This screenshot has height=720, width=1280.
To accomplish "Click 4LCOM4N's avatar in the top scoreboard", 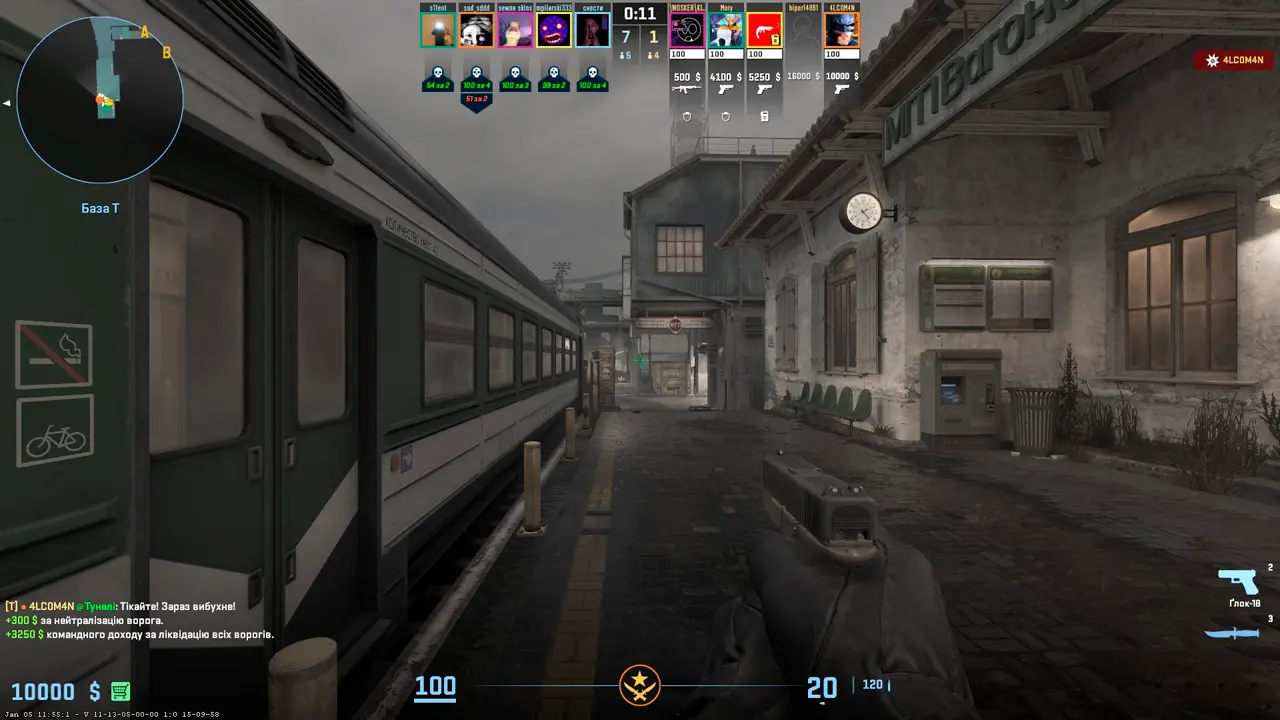I will [842, 30].
